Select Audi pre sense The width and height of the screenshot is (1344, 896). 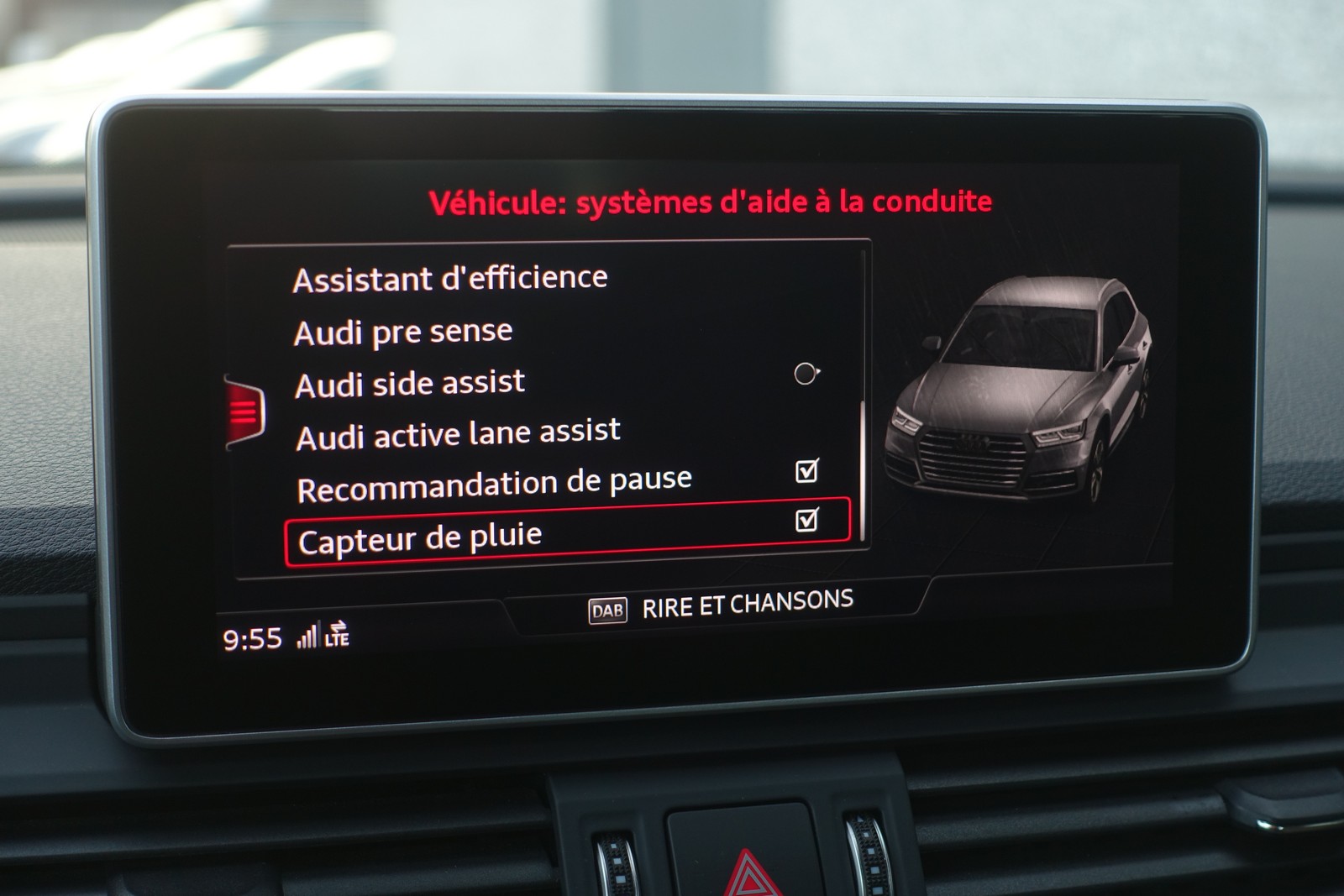tap(403, 333)
